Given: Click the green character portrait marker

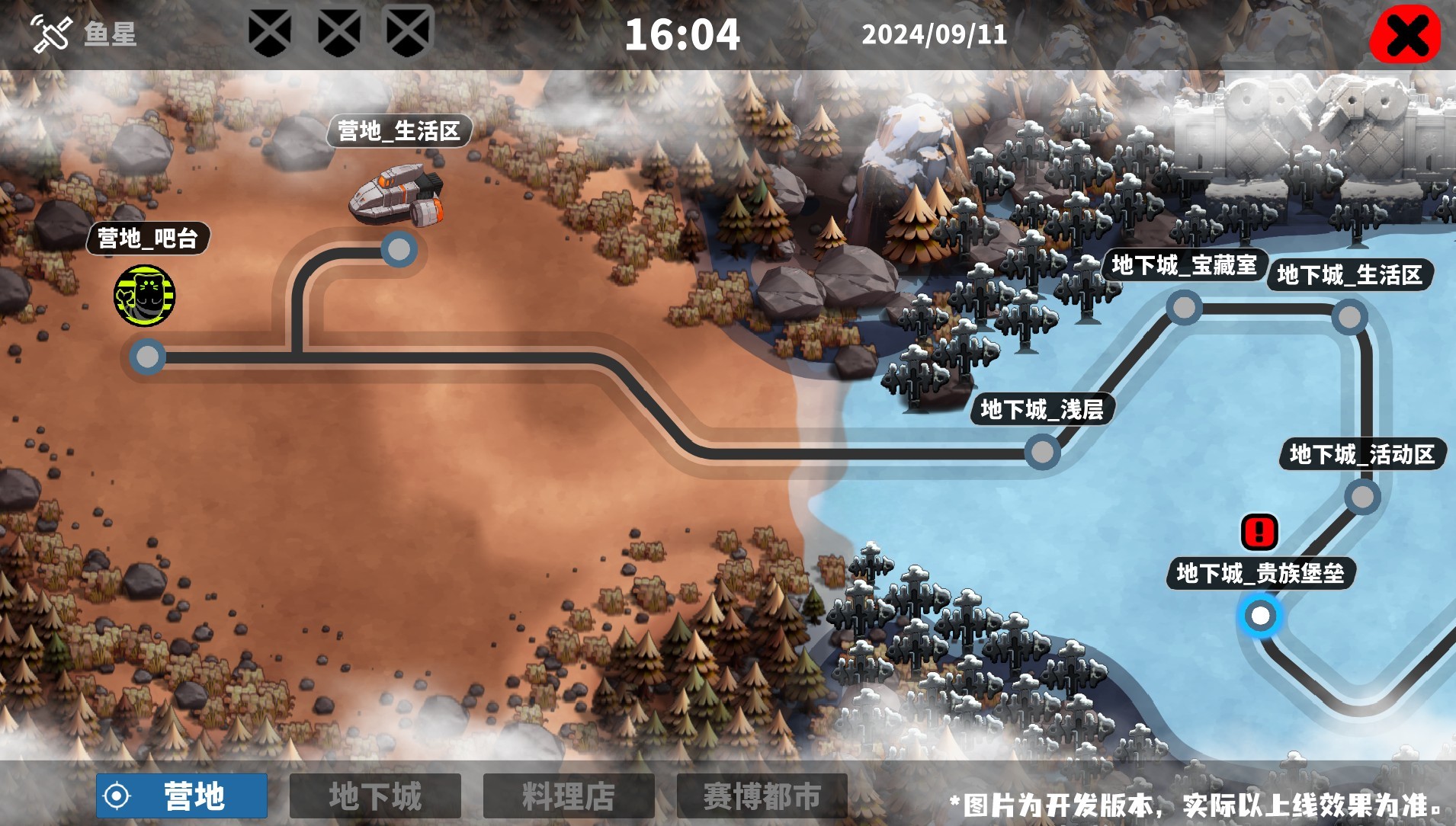Looking at the screenshot, I should click(145, 296).
